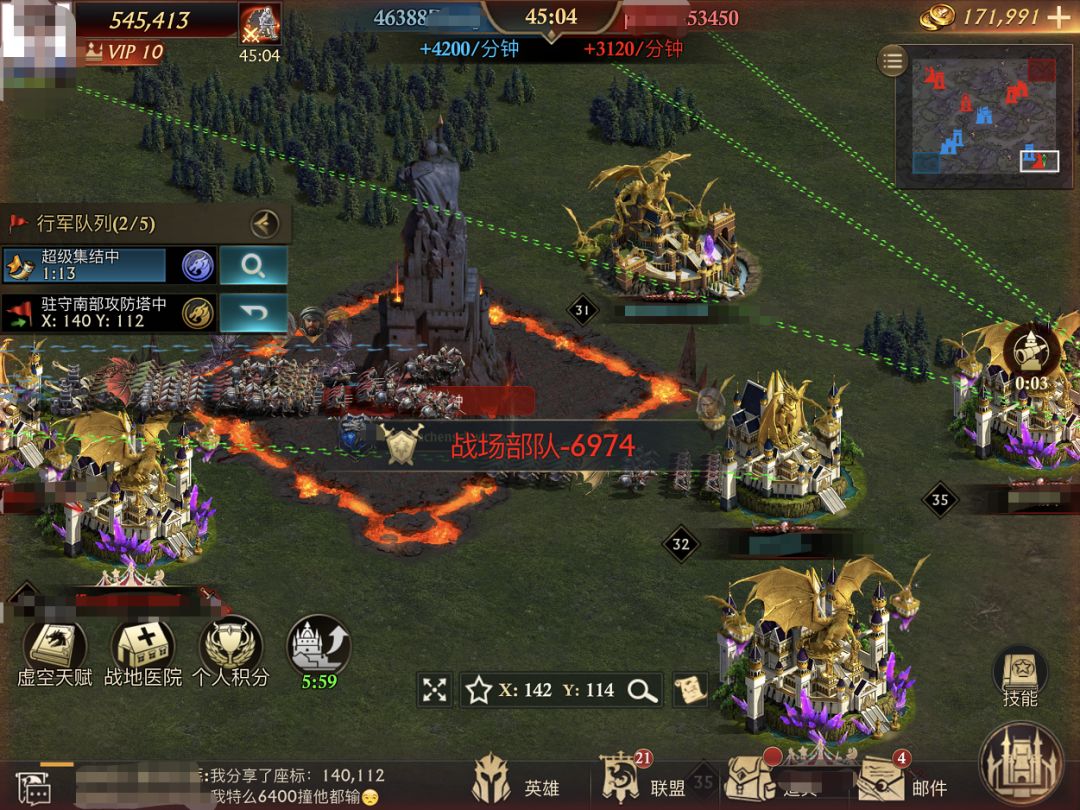1080x810 pixels.
Task: Collapse the 行军队列 (march queue) panel arrow
Action: pyautogui.click(x=264, y=222)
